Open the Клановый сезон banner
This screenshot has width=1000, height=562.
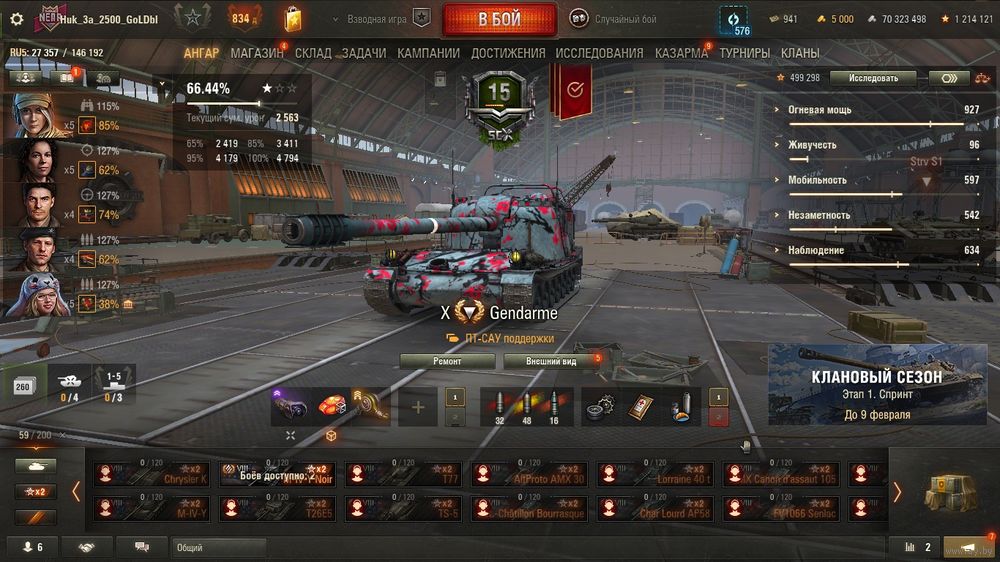tap(876, 385)
